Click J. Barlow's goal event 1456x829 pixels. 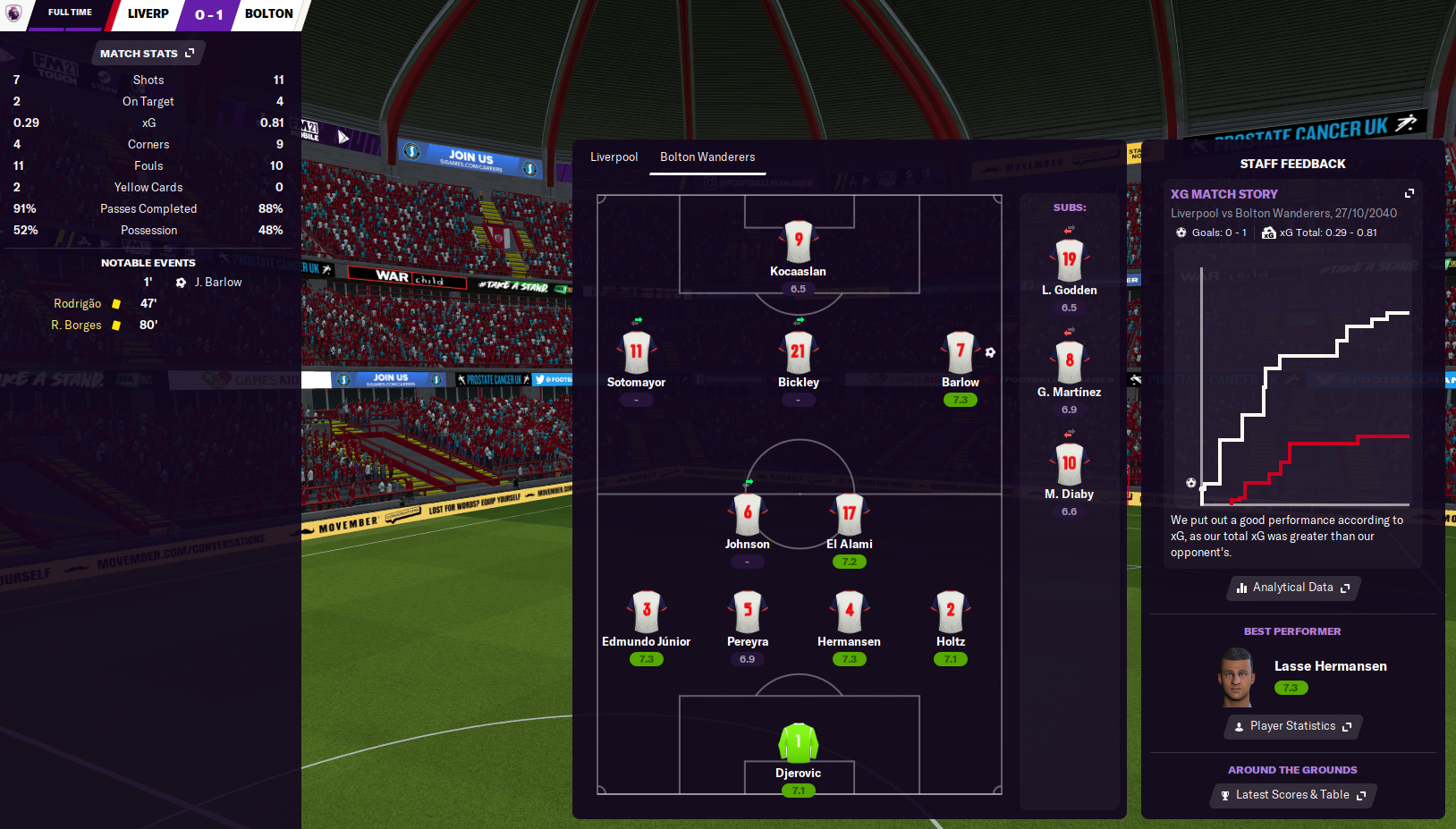coord(217,283)
